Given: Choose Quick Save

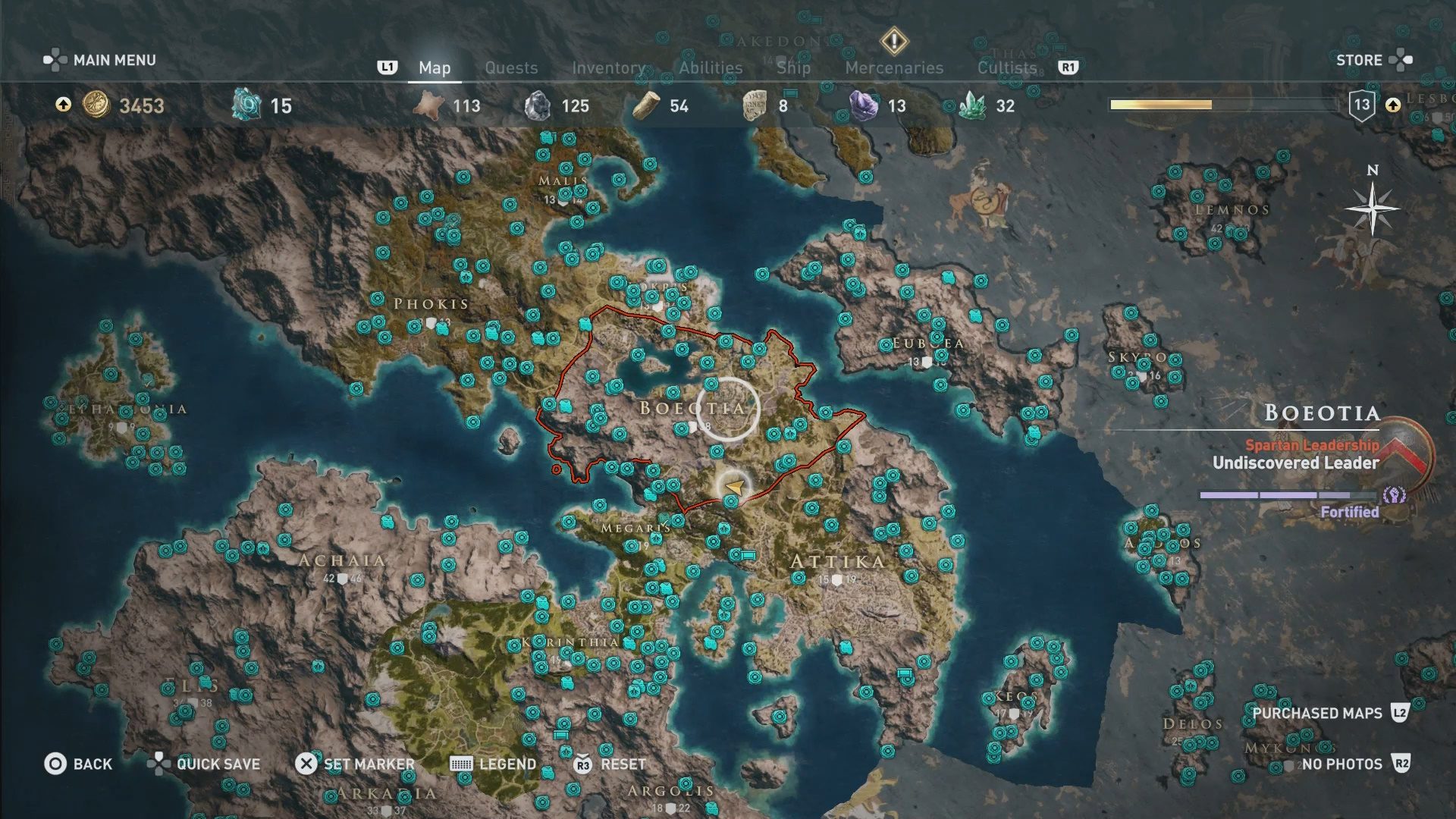Looking at the screenshot, I should coord(205,764).
